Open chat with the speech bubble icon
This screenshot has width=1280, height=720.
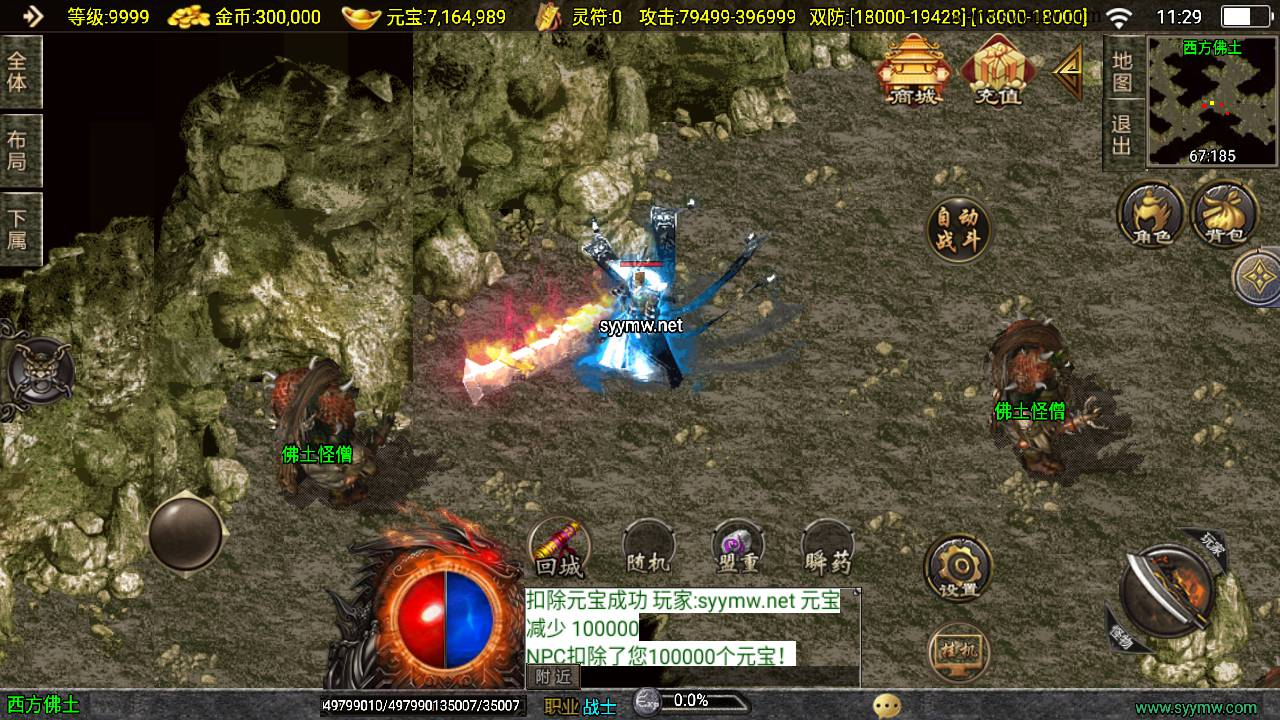[886, 706]
